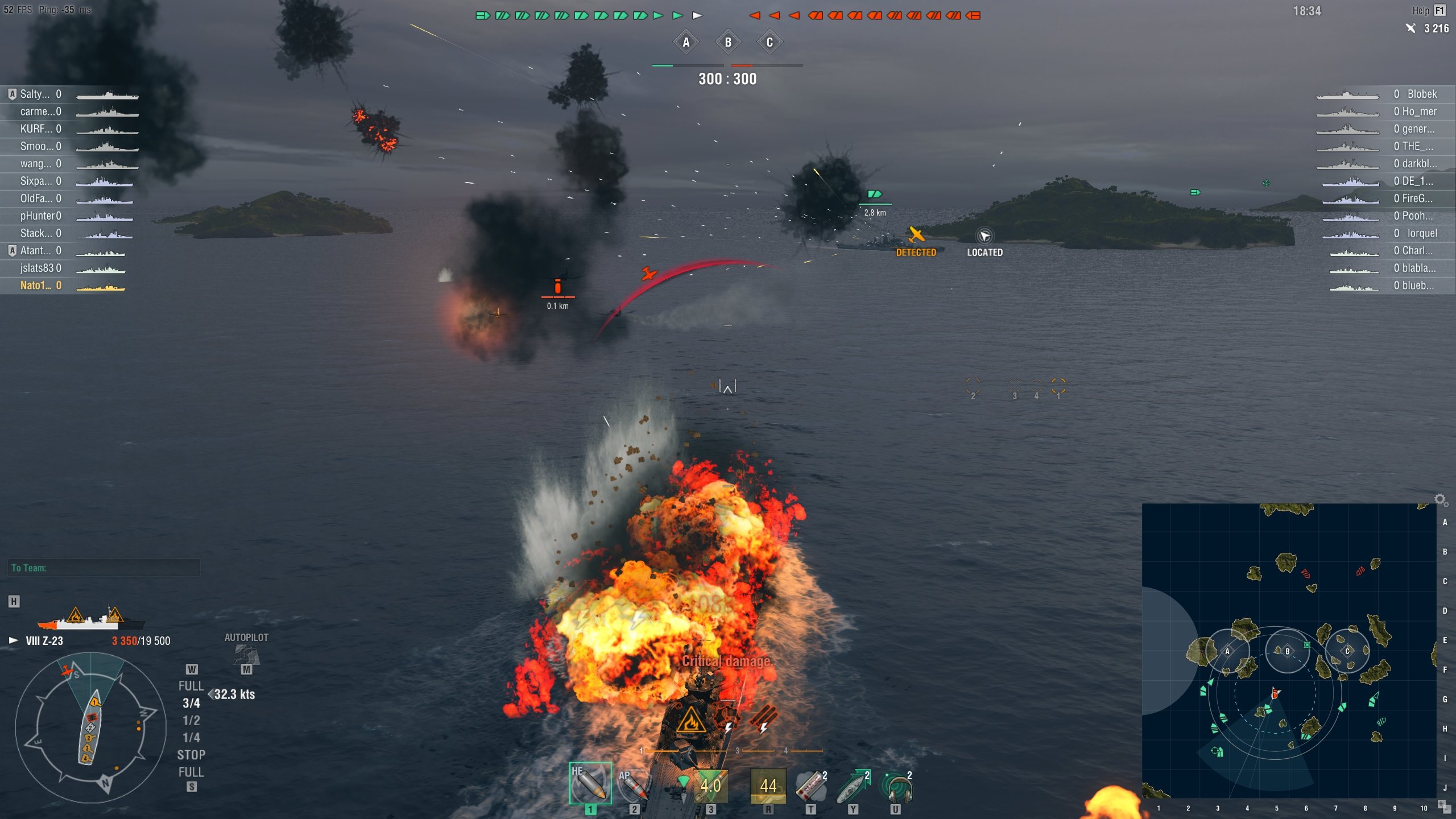Click capture point B on the minimap
The width and height of the screenshot is (1456, 819).
coord(1287,651)
